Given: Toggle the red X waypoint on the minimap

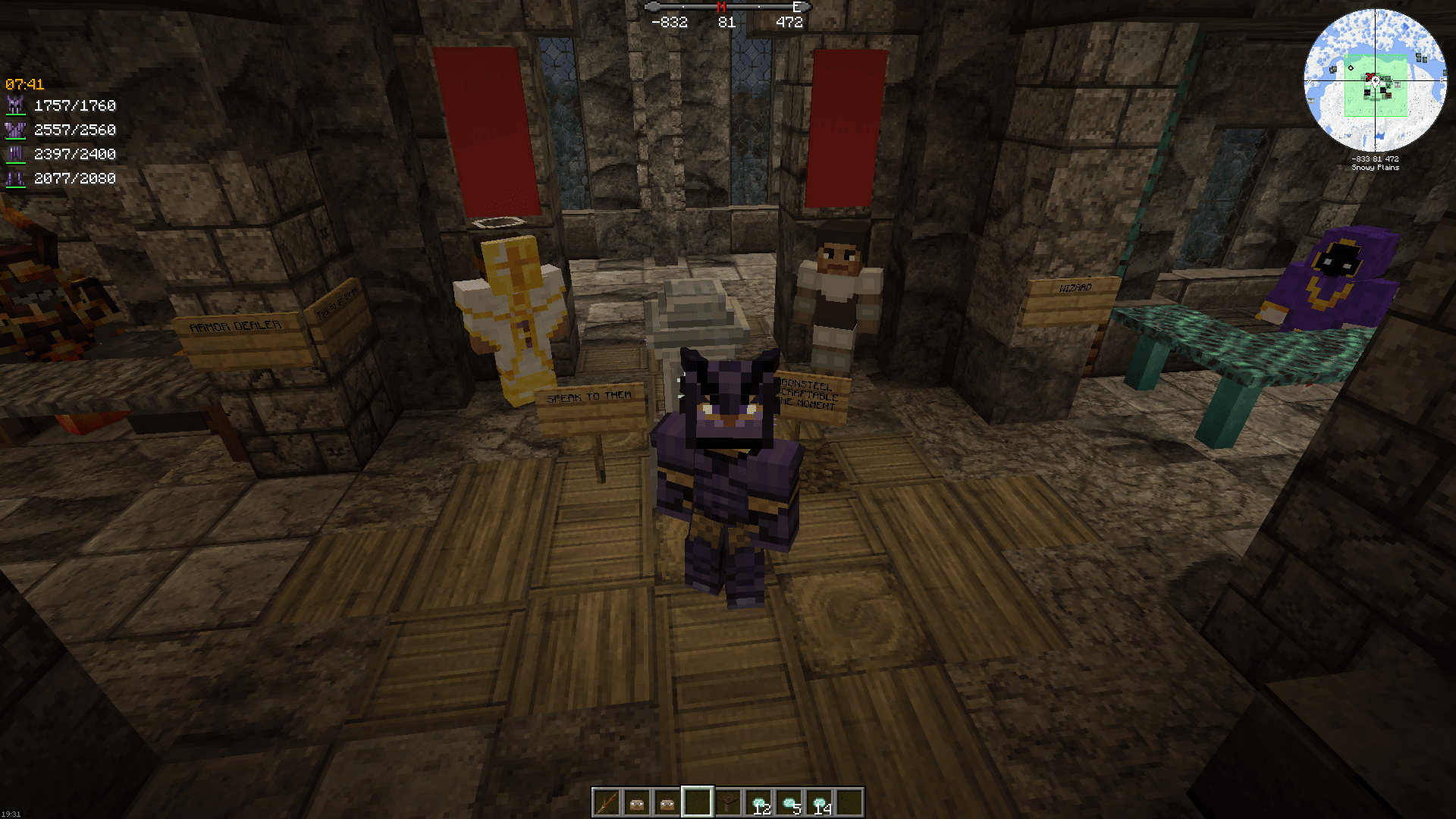Looking at the screenshot, I should coord(1368,78).
